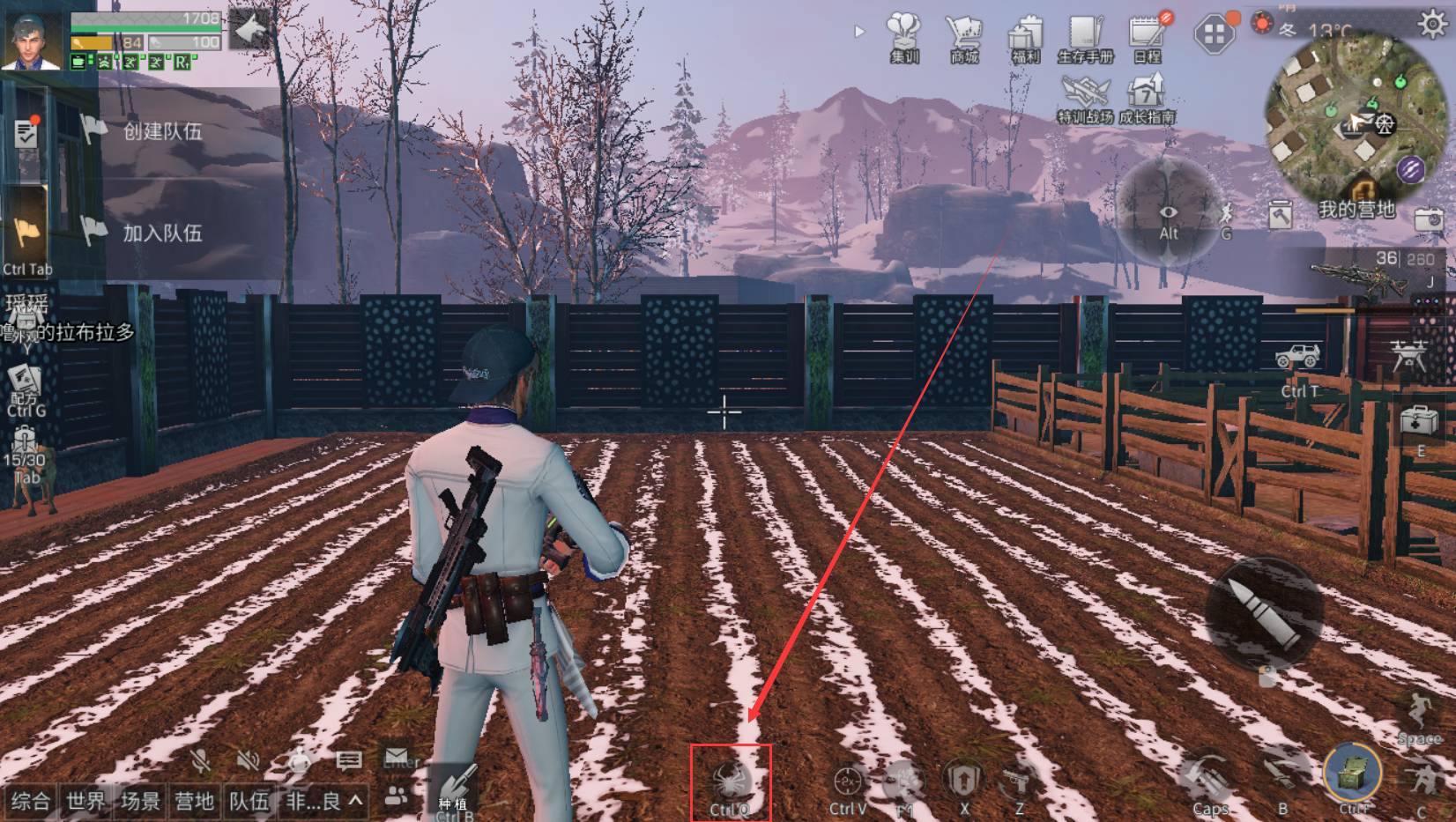This screenshot has width=1456, height=822.
Task: Fire using the large bullet button
Action: click(x=1265, y=613)
